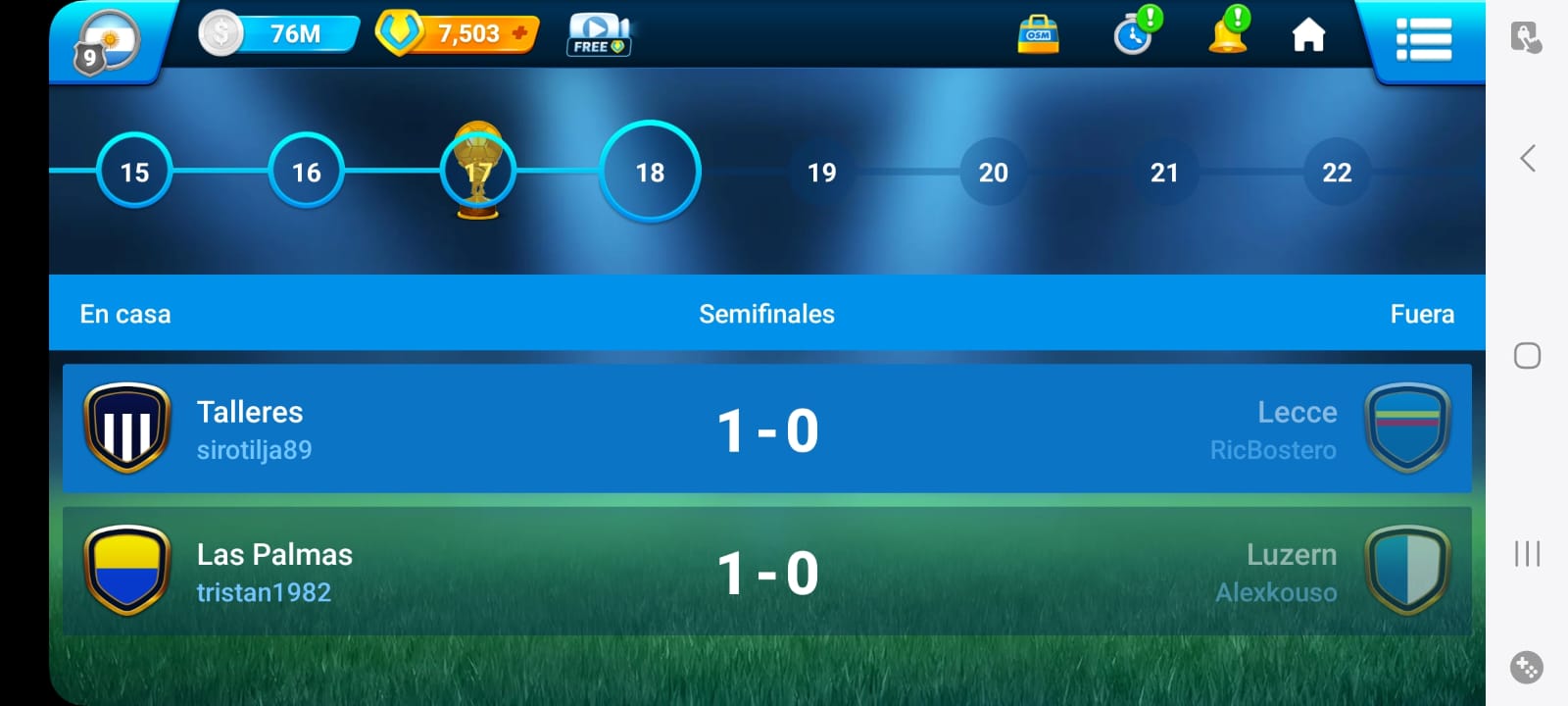Tap the Android back arrow

(1527, 158)
